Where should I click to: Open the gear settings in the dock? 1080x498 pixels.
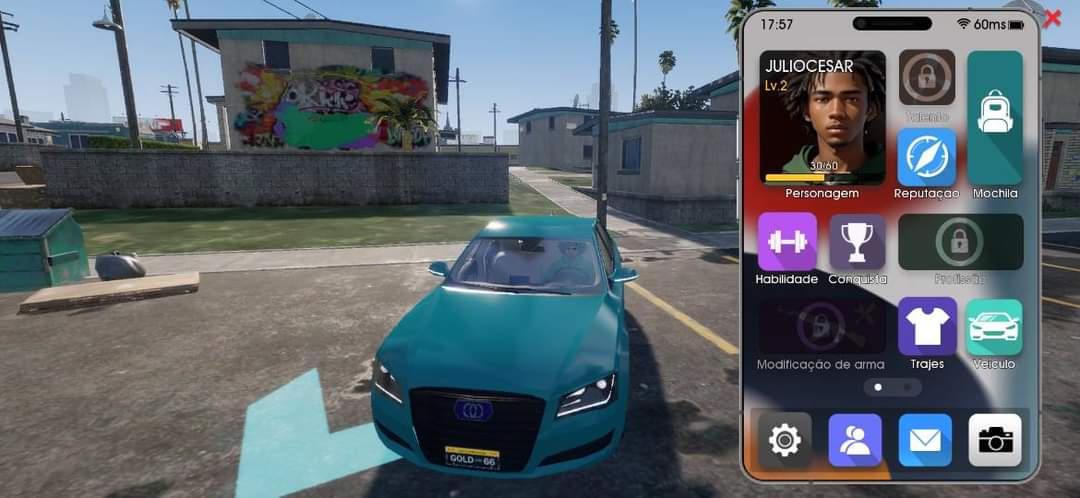coord(785,440)
